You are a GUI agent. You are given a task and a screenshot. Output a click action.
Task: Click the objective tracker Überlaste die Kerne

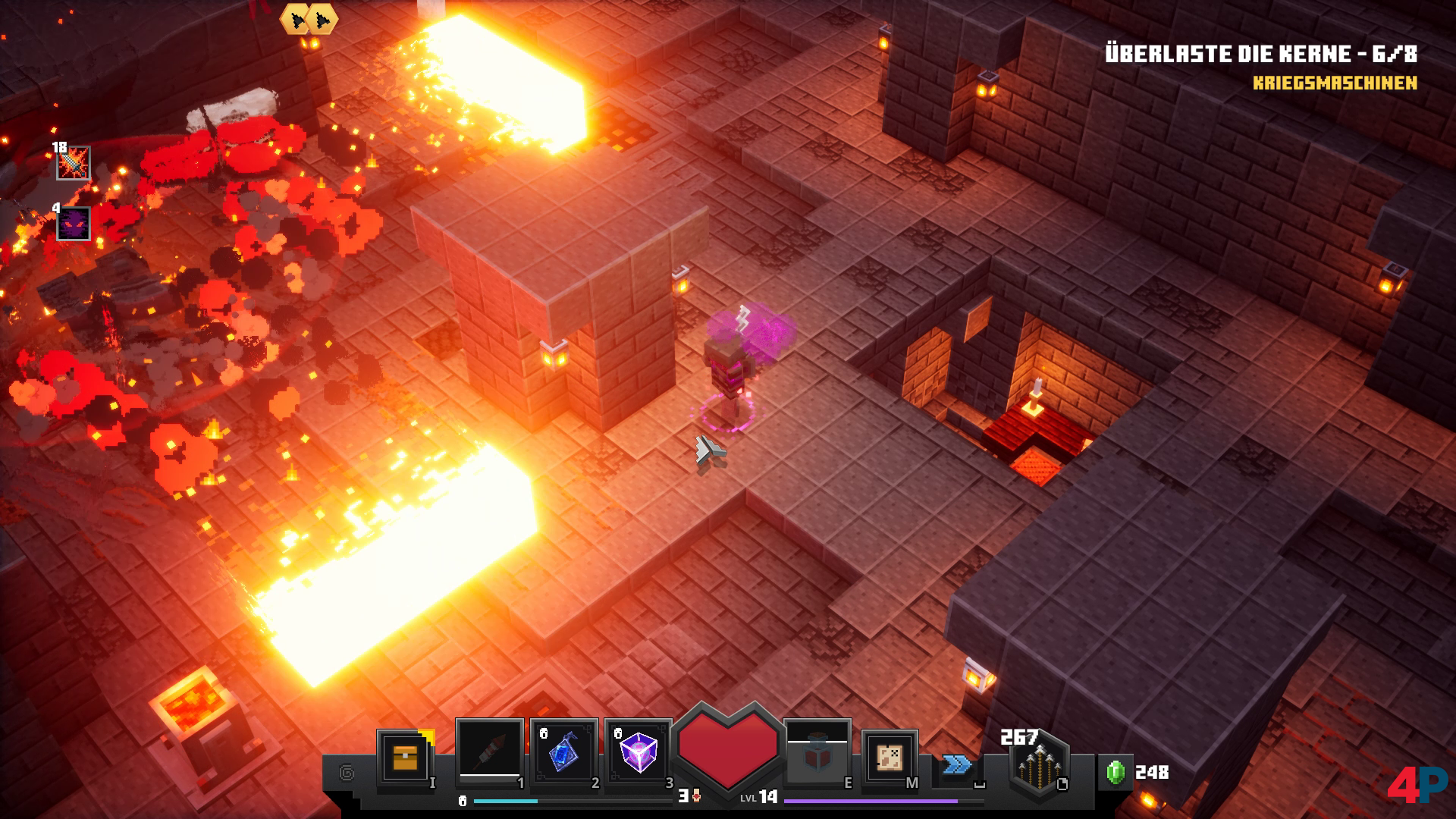(1260, 54)
